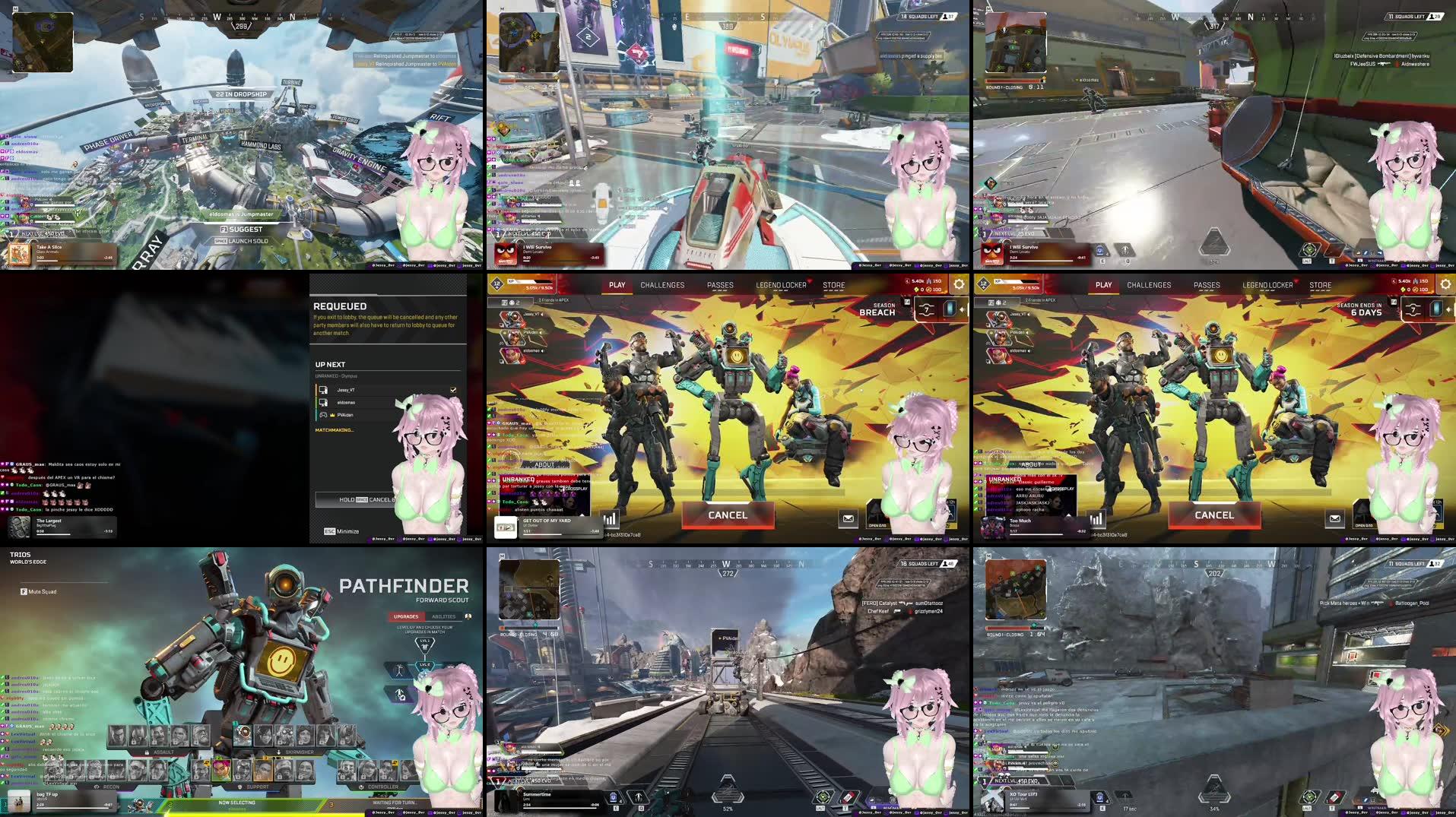Switch to the CHALLENGES tab
This screenshot has width=1456, height=817.
661,285
